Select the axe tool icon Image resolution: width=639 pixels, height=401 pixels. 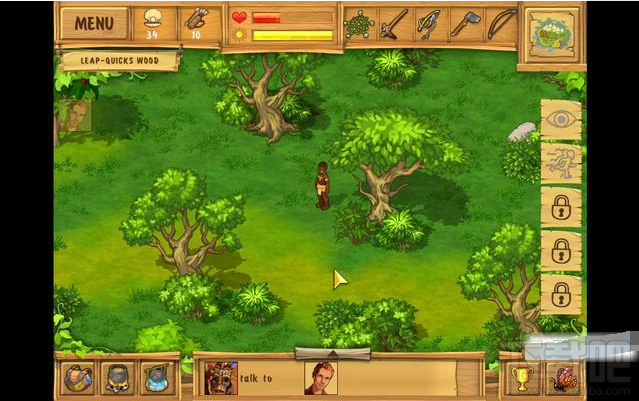point(464,24)
